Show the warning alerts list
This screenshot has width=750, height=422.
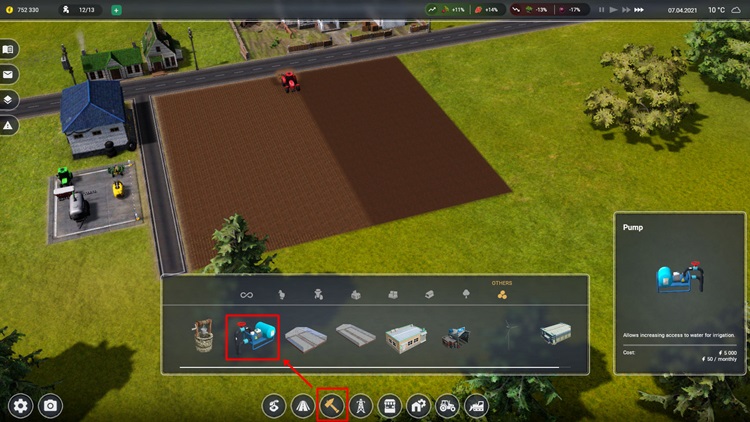(x=8, y=126)
